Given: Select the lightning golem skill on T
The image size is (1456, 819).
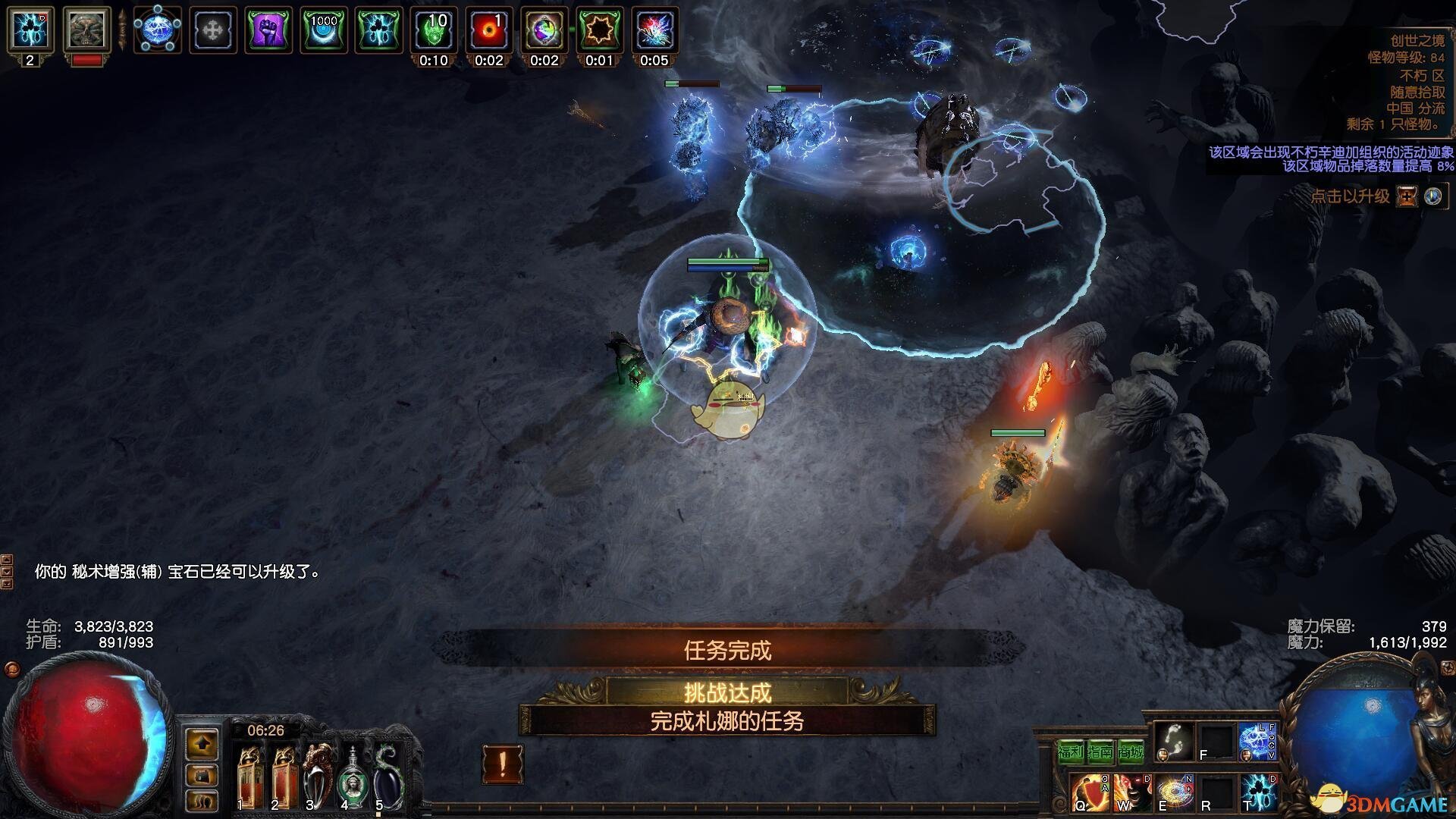Looking at the screenshot, I should 1259,792.
